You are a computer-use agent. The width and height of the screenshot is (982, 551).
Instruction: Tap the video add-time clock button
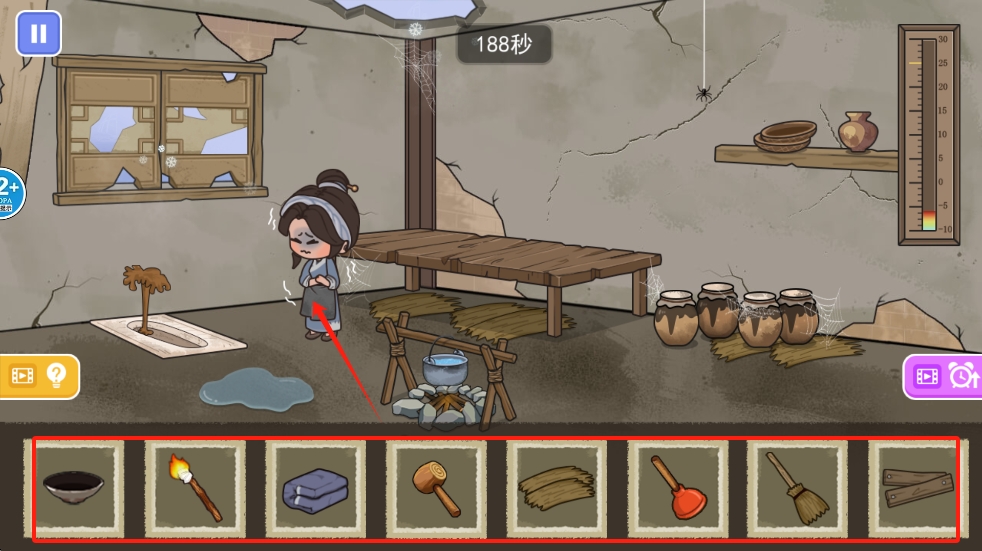coord(944,376)
